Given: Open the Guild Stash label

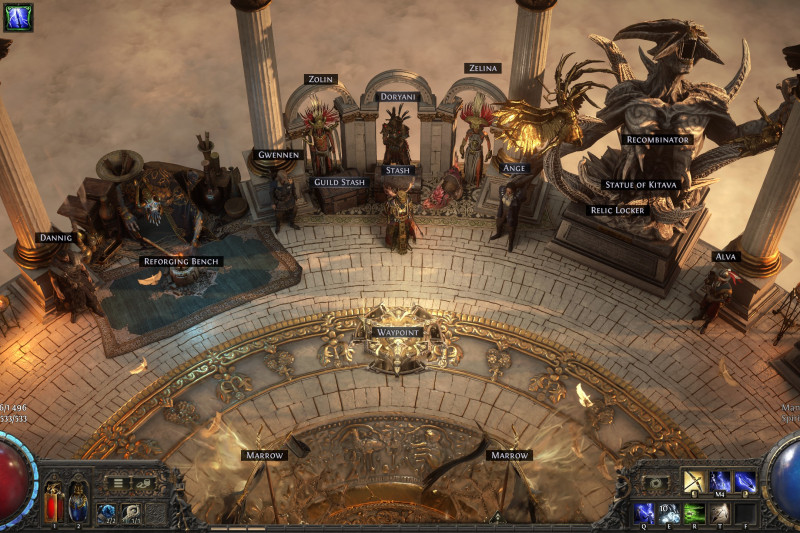Looking at the screenshot, I should pos(339,182).
